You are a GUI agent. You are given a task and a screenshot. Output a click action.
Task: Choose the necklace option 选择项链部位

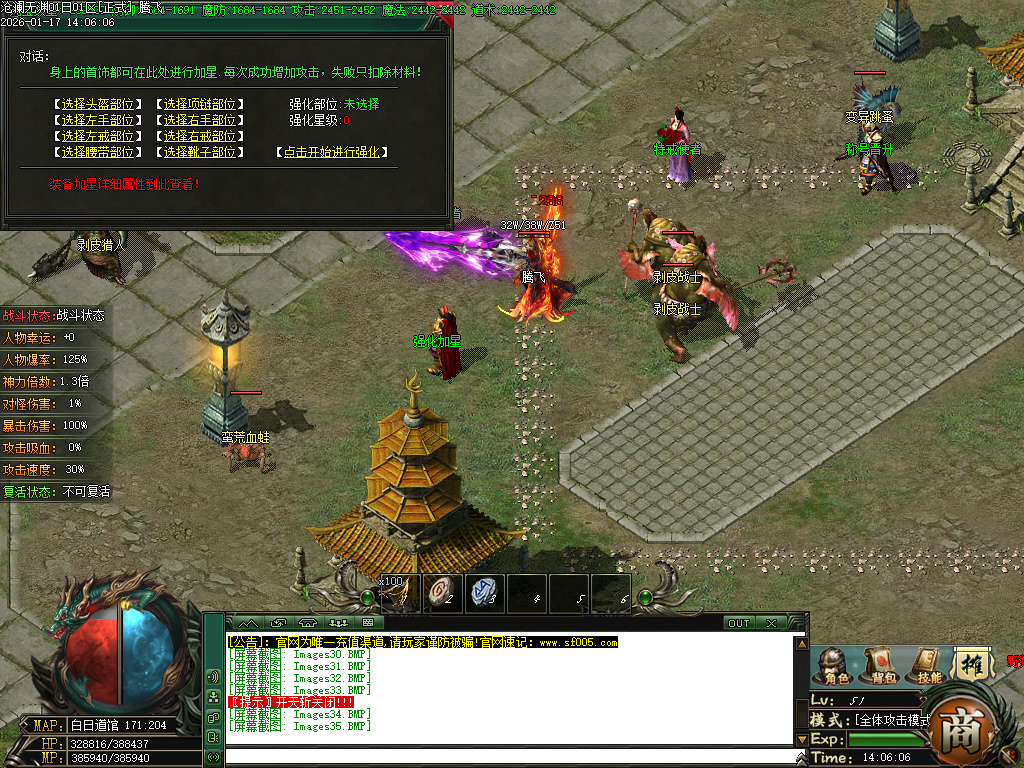pos(200,104)
